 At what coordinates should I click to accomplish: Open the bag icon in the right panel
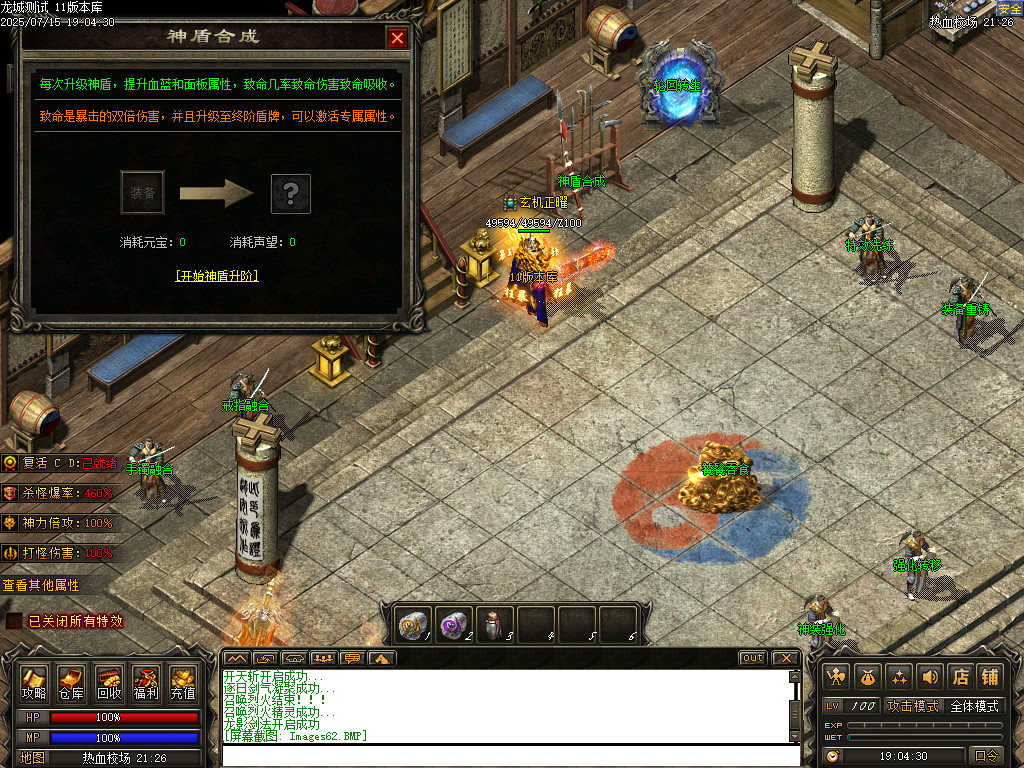[x=869, y=677]
